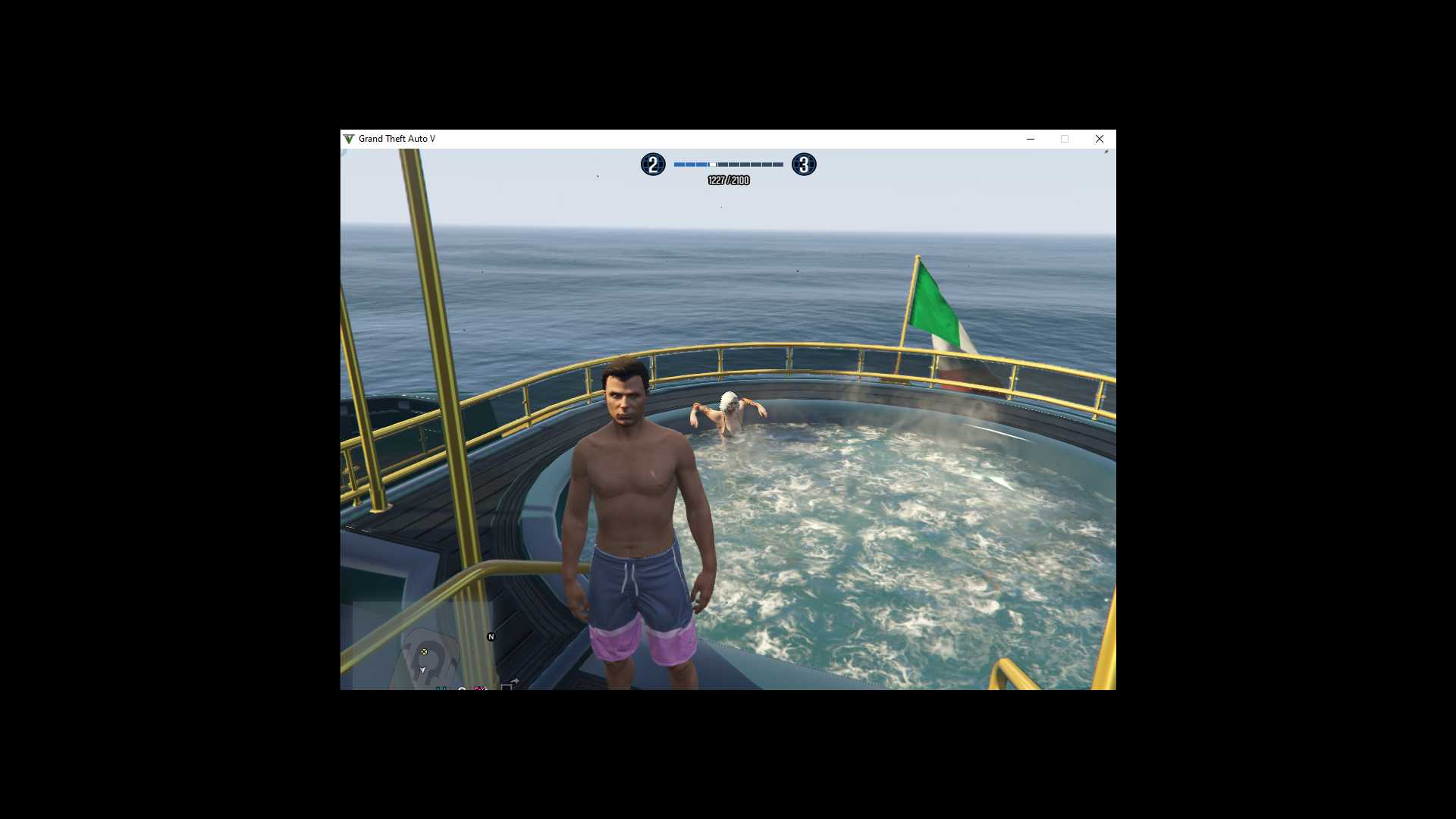
Task: Click the minimap radar panel
Action: click(x=422, y=645)
